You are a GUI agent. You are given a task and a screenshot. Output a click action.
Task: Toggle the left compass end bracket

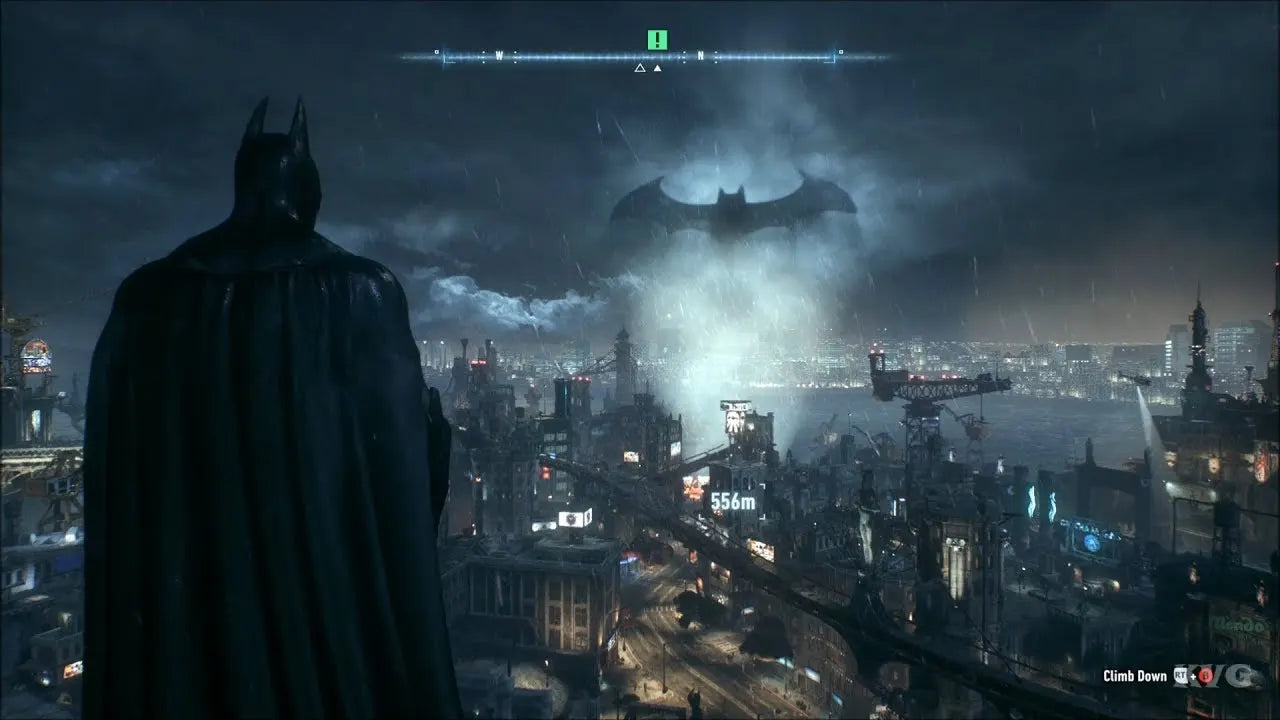tap(445, 57)
